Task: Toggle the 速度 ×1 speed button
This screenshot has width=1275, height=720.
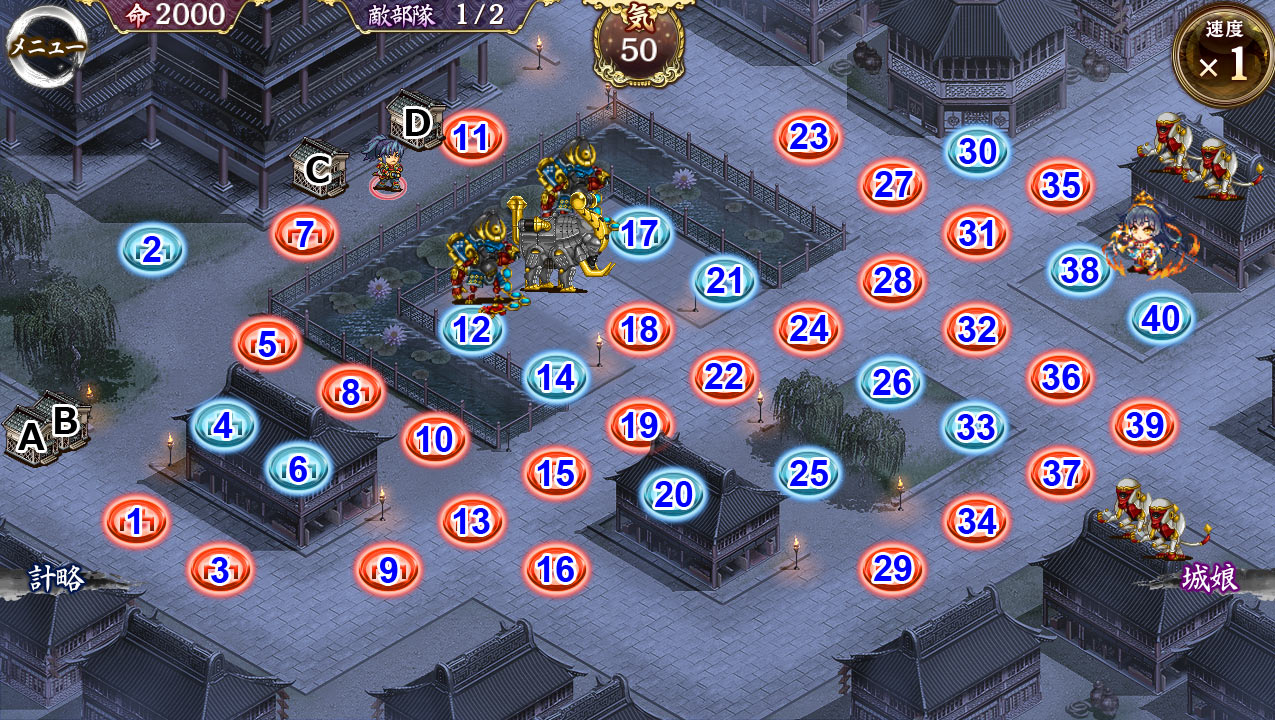Action: [1222, 56]
